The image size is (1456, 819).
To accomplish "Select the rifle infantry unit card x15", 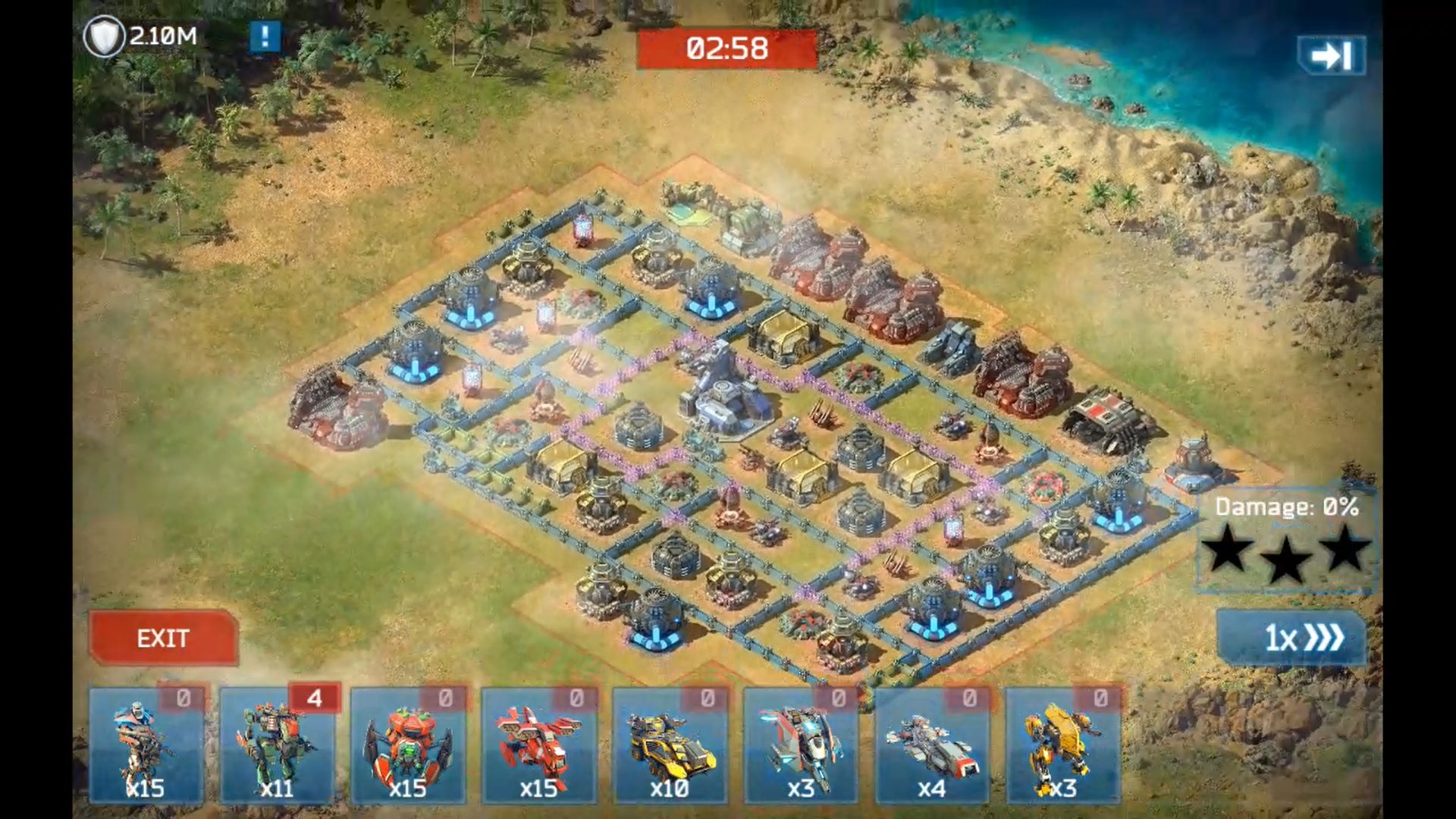I will pyautogui.click(x=146, y=746).
